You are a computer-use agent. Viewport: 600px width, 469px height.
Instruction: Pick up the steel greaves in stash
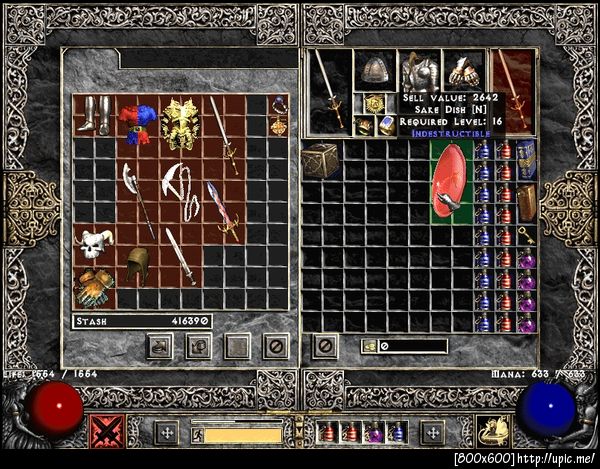pyautogui.click(x=96, y=114)
